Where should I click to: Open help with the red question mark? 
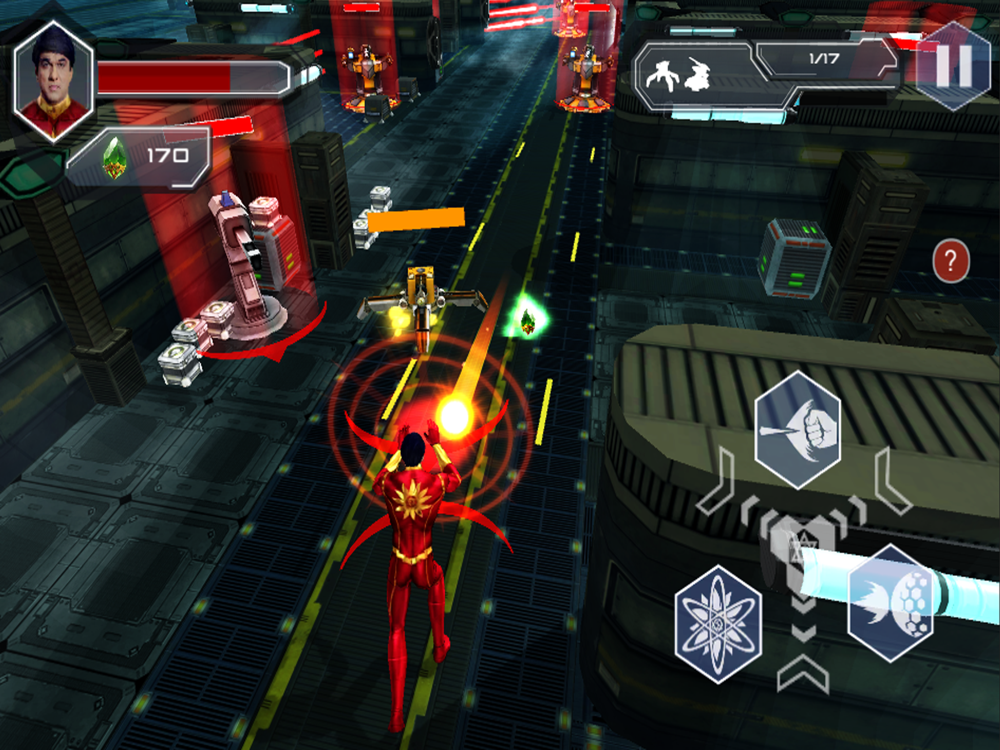click(x=951, y=263)
